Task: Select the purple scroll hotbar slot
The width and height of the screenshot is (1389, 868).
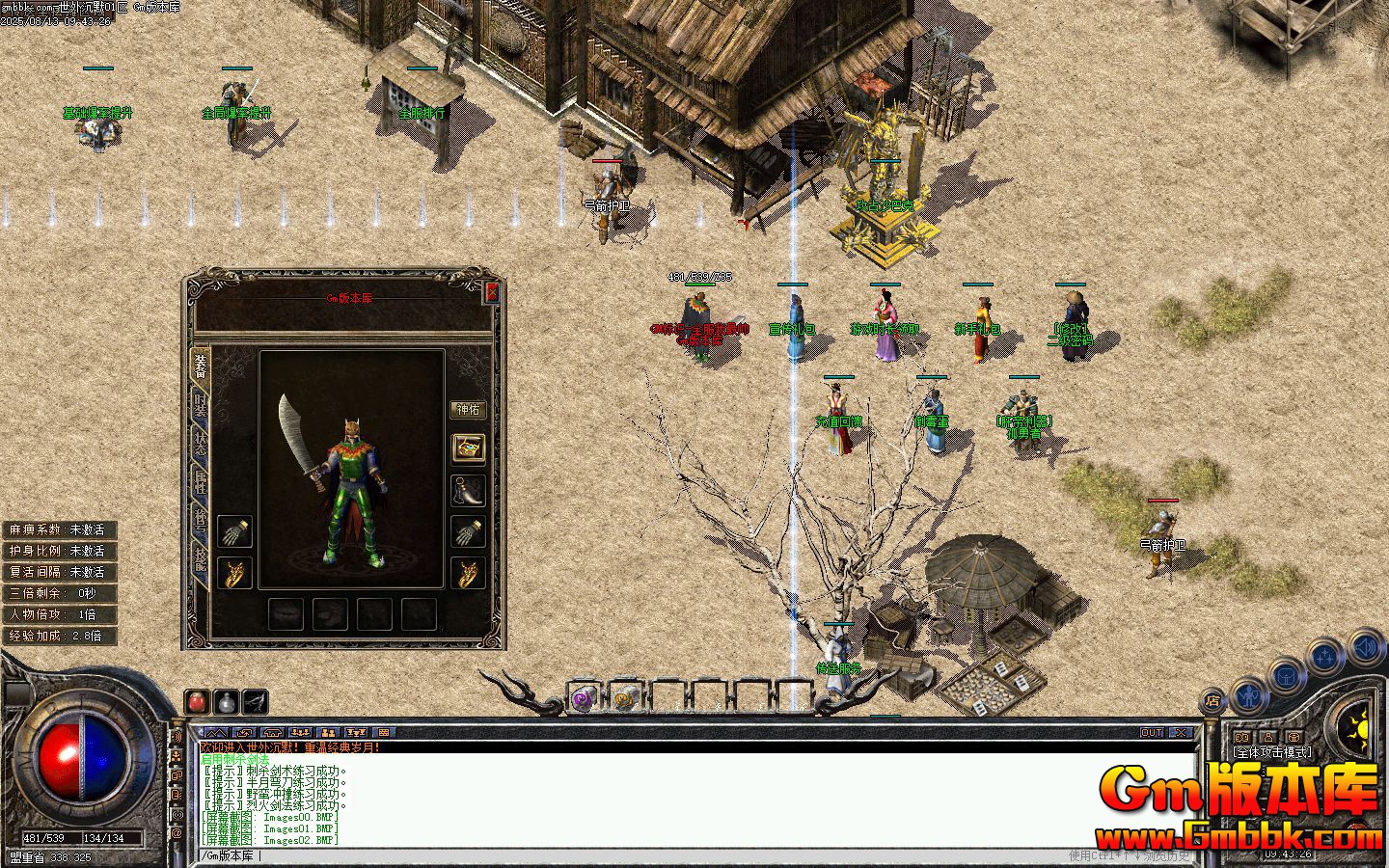Action: (583, 698)
